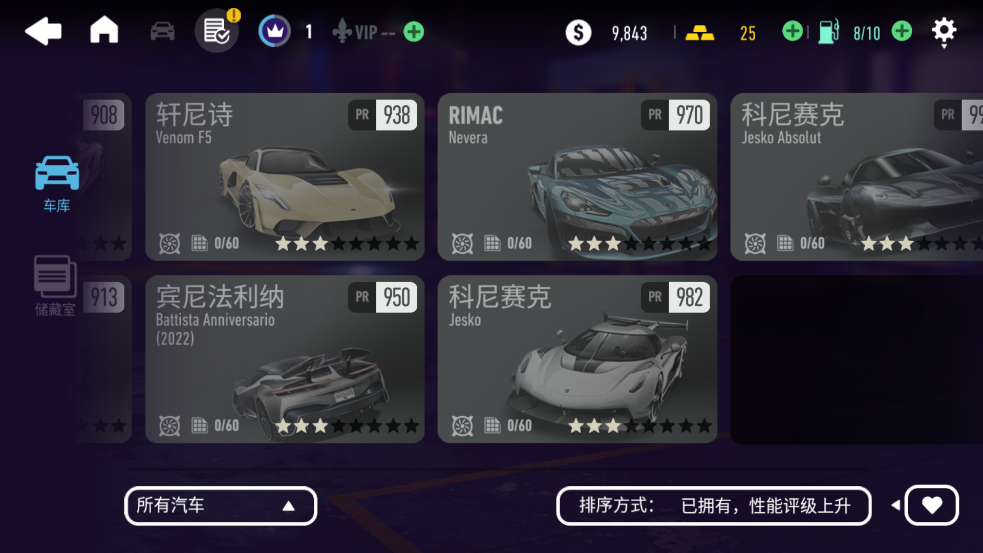Go back with the white arrow
The width and height of the screenshot is (983, 553).
pyautogui.click(x=43, y=31)
